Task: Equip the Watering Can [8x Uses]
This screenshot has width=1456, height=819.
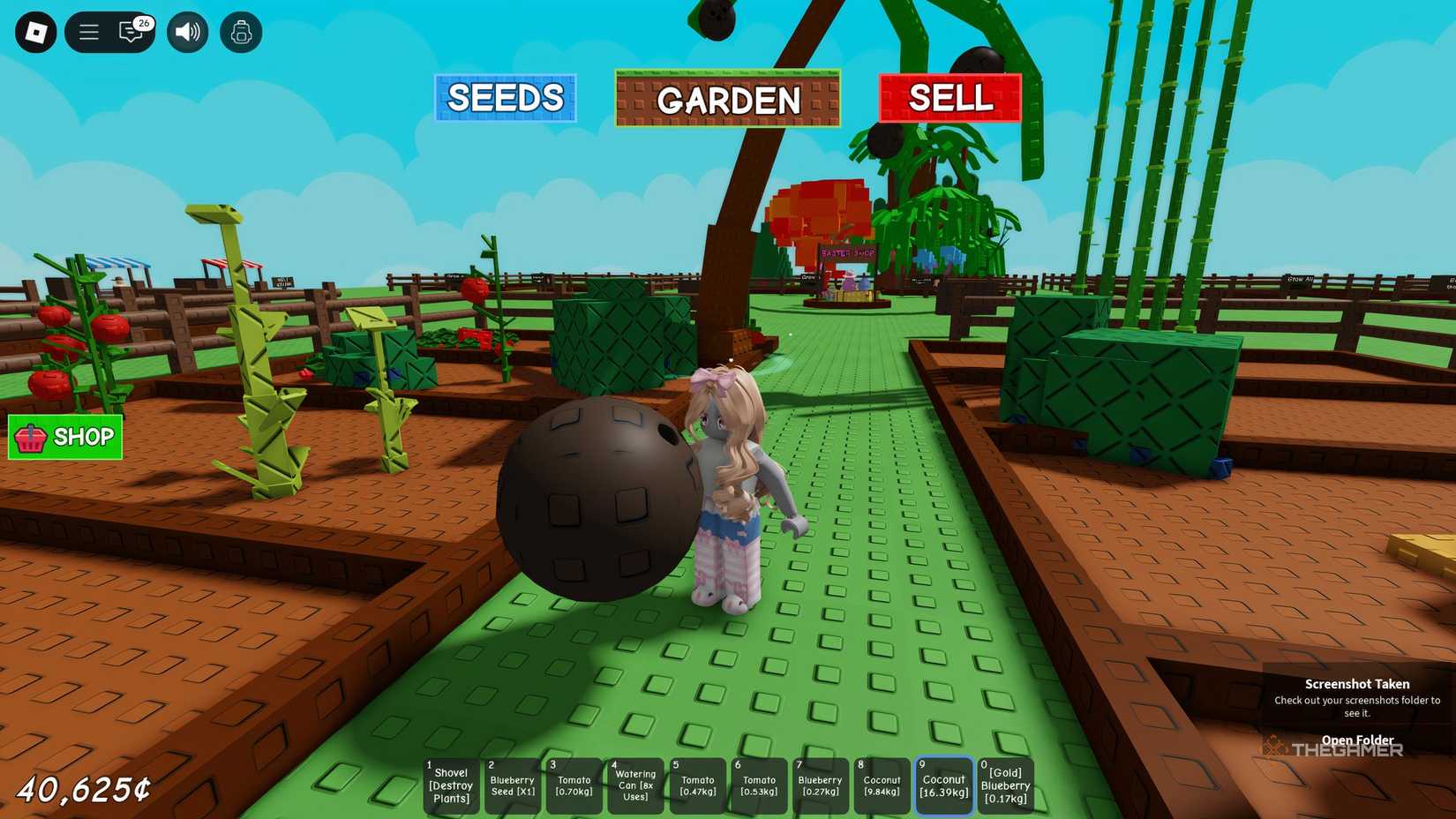Action: 634,785
